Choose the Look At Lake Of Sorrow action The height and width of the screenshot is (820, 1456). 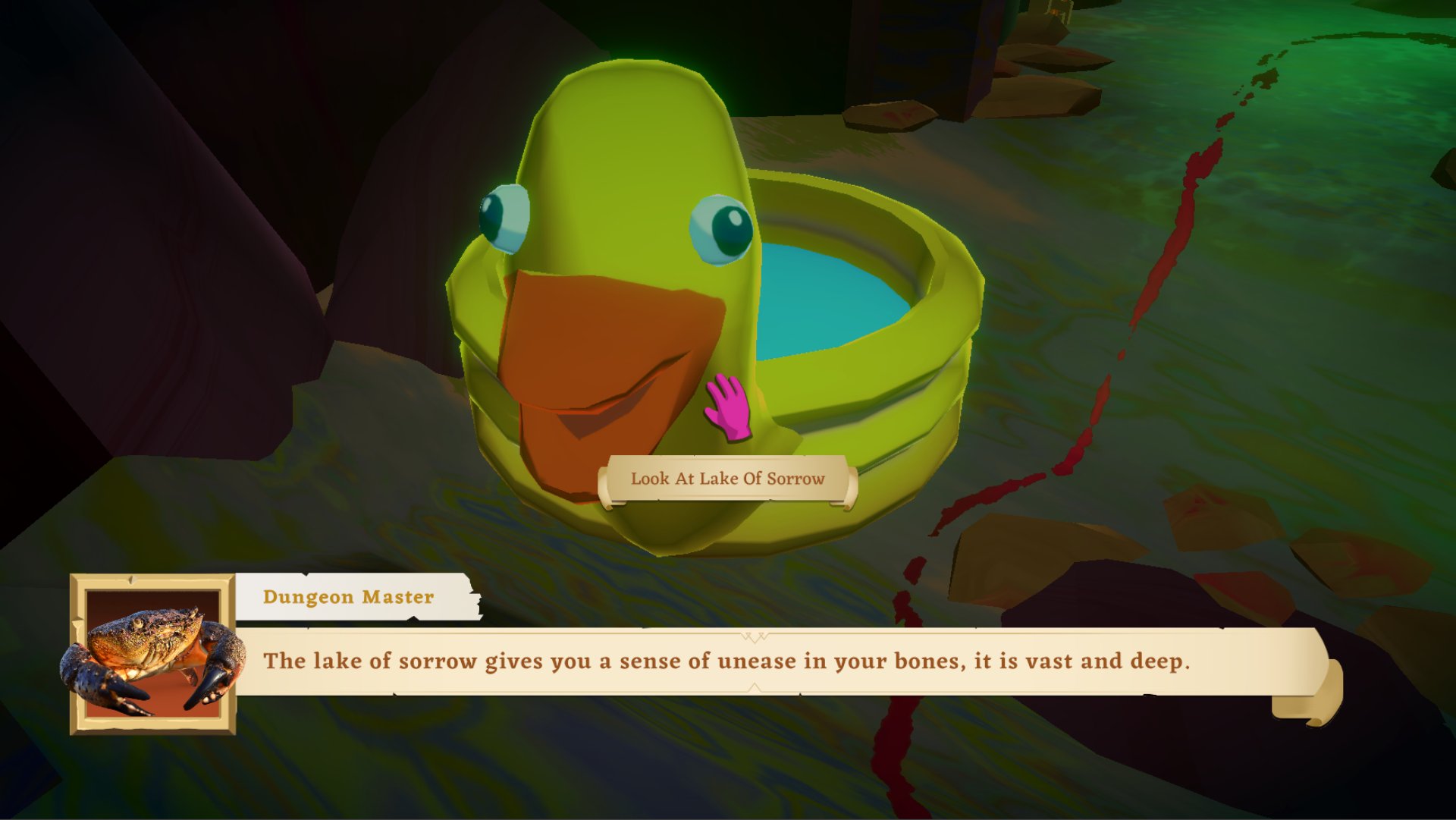point(727,479)
